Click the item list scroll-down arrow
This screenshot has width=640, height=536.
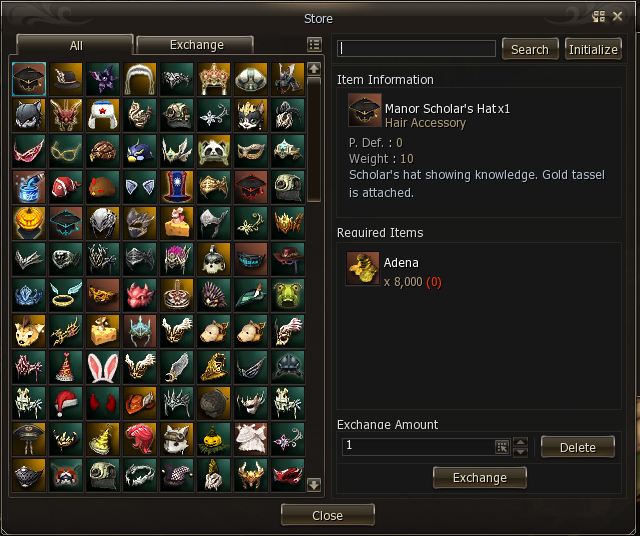[314, 485]
